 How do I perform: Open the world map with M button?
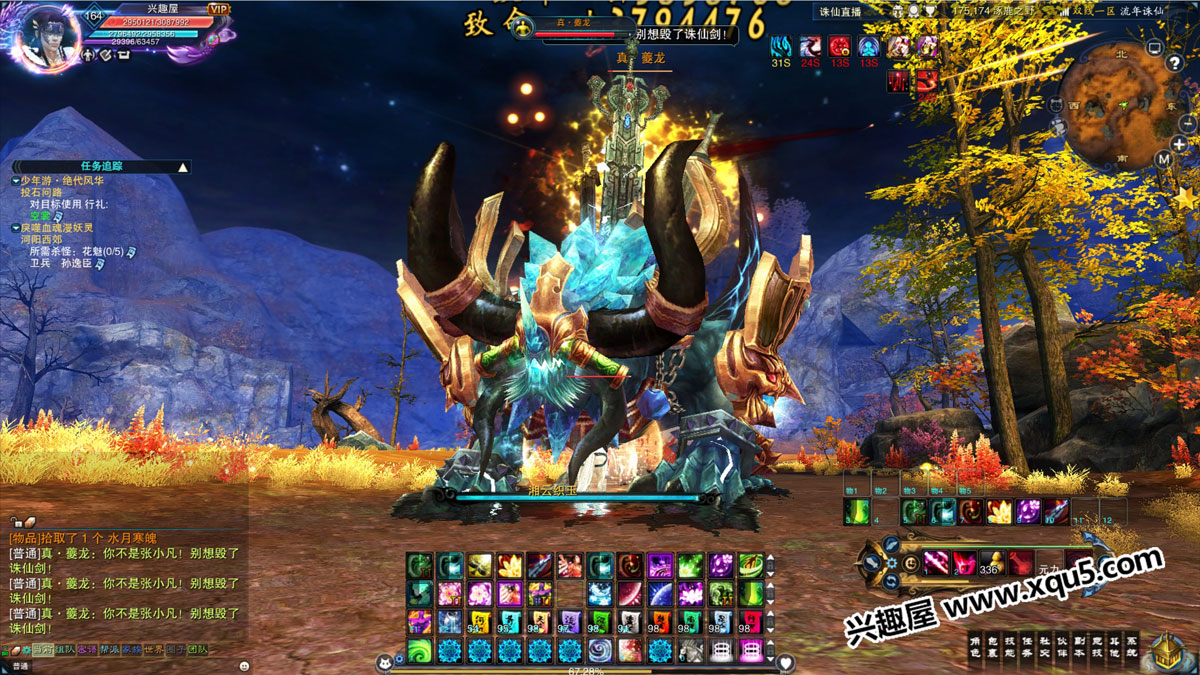(1163, 159)
